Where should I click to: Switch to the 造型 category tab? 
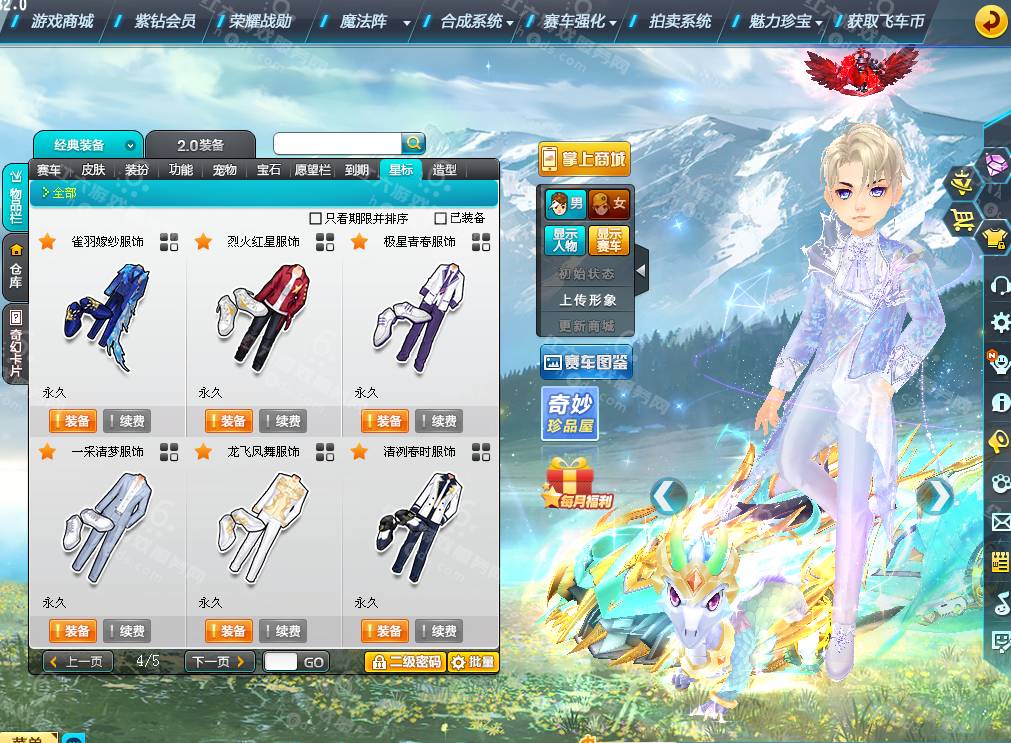tap(444, 170)
